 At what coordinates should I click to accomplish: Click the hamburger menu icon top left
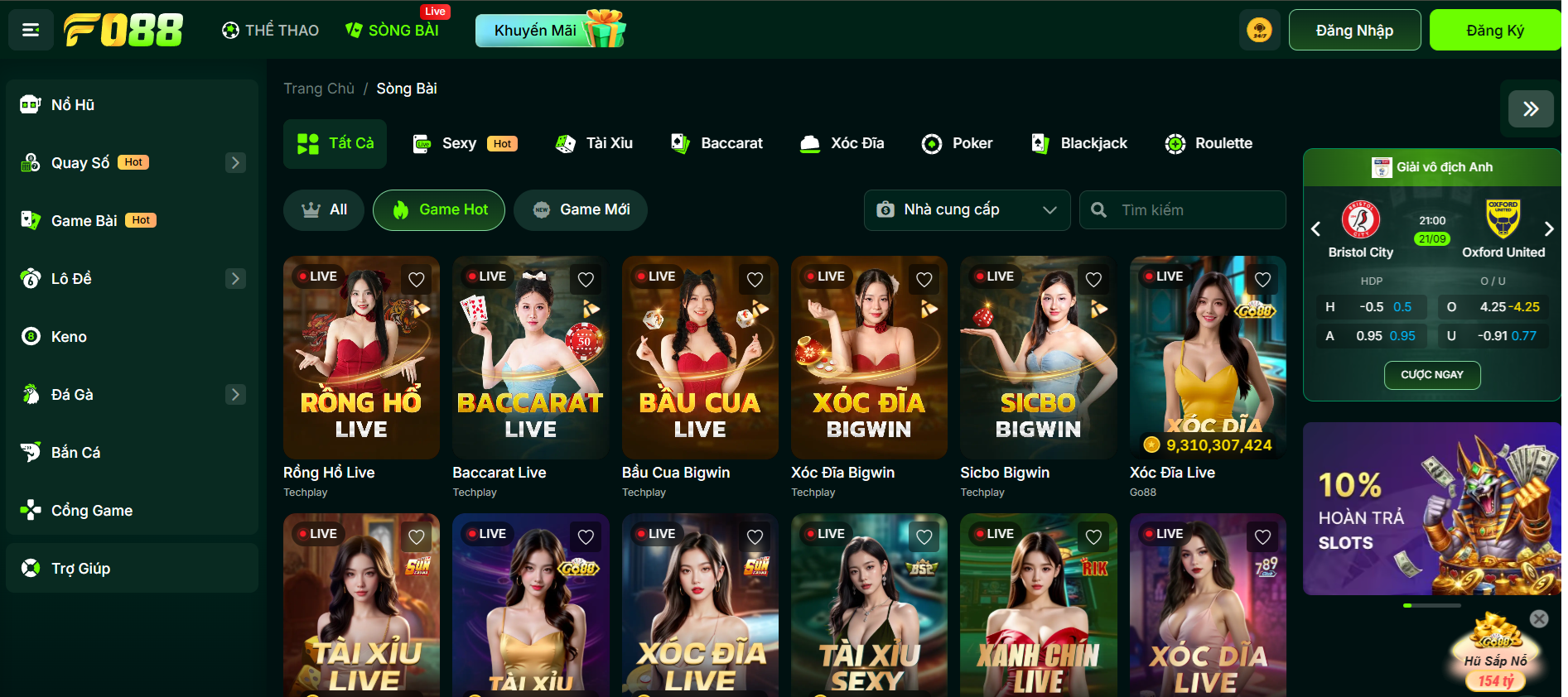(31, 29)
